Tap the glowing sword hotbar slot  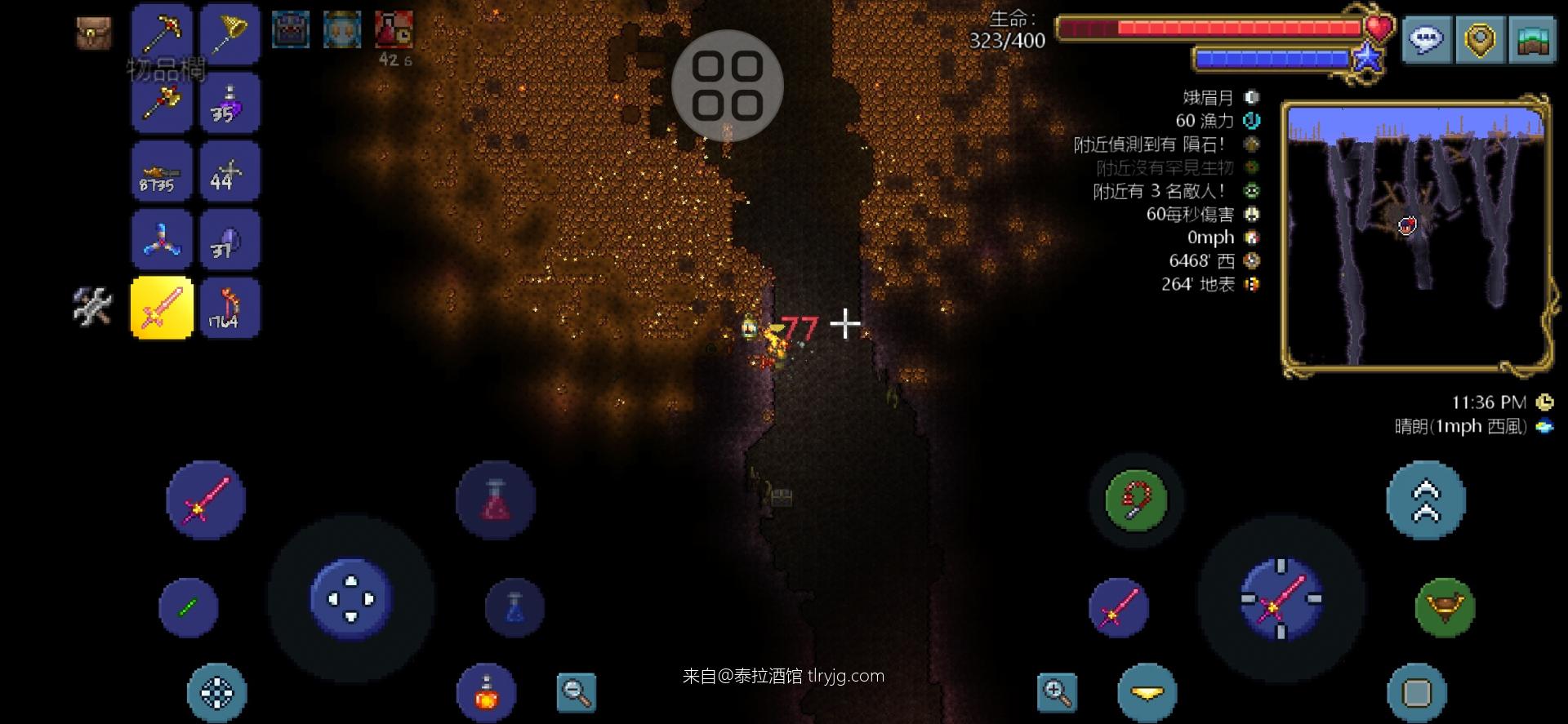pos(161,306)
